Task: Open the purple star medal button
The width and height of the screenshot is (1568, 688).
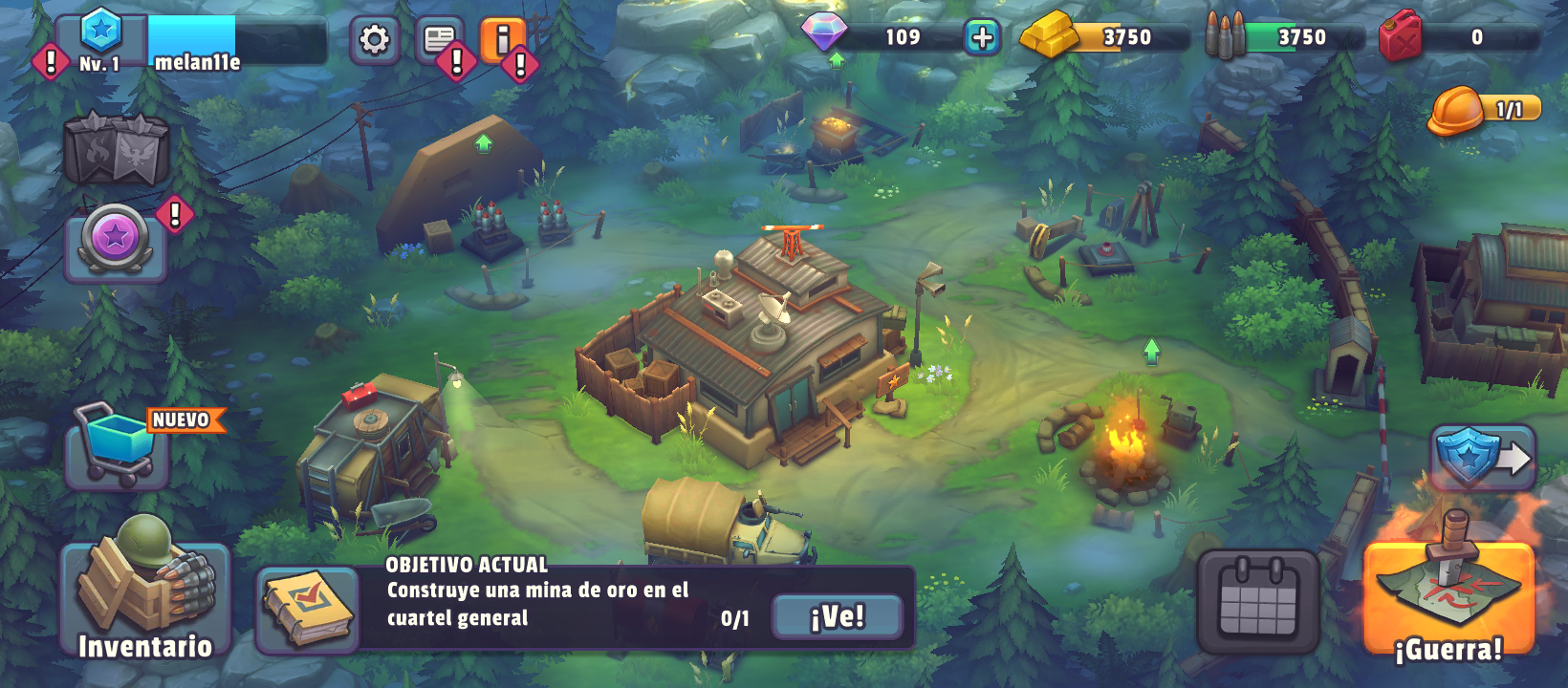Action: click(x=116, y=239)
